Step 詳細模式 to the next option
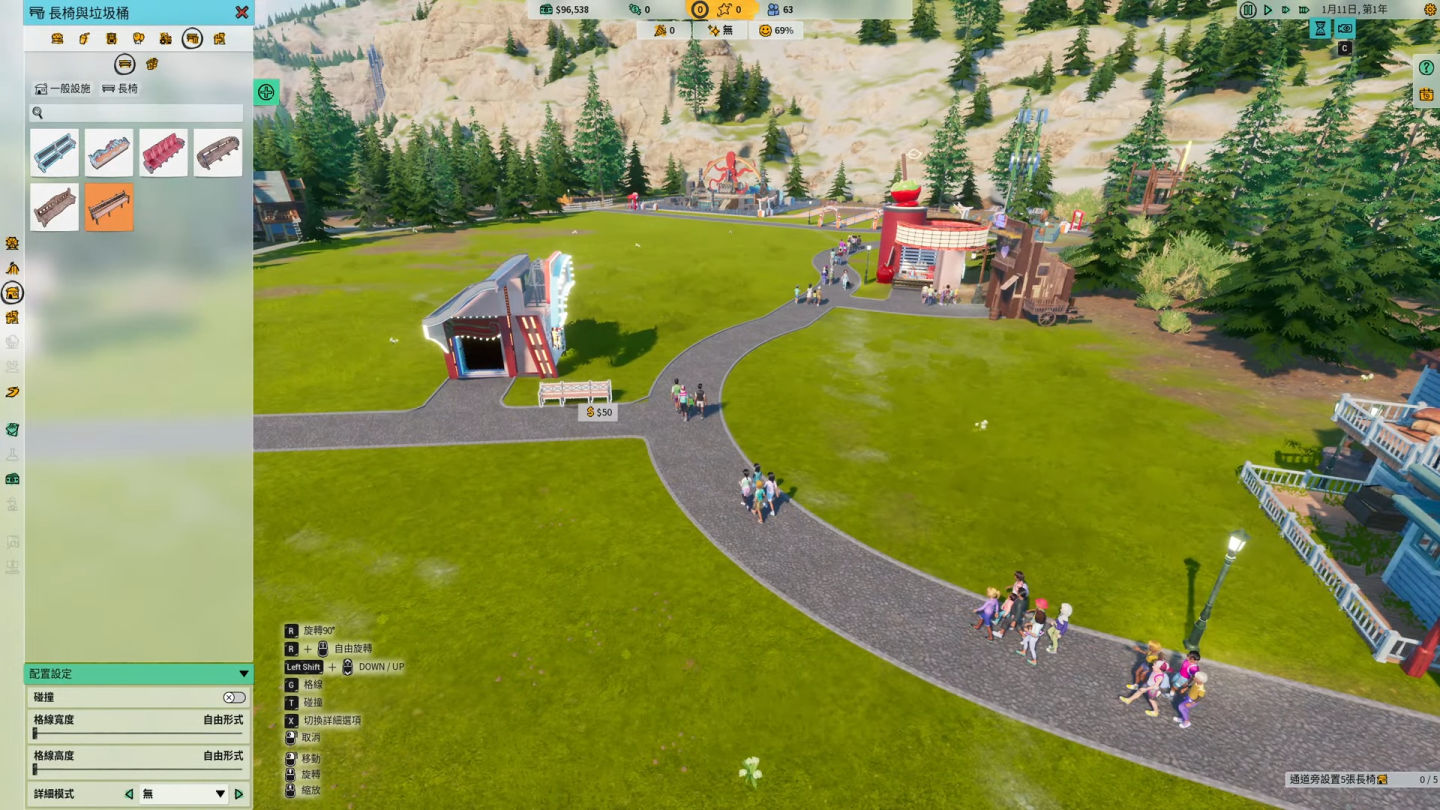Viewport: 1440px width, 810px height. tap(239, 794)
